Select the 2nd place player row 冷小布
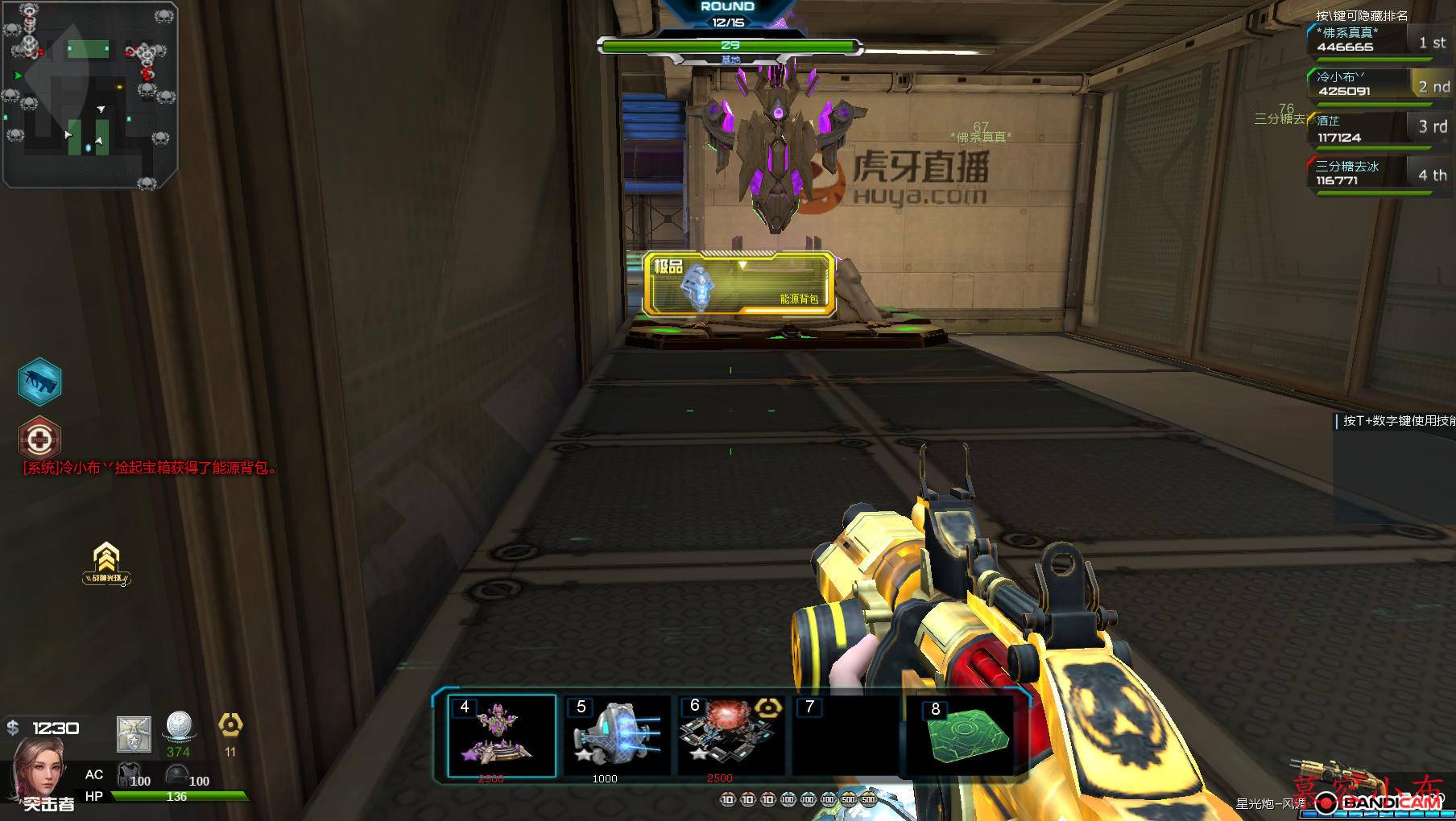This screenshot has height=821, width=1456. [1378, 84]
